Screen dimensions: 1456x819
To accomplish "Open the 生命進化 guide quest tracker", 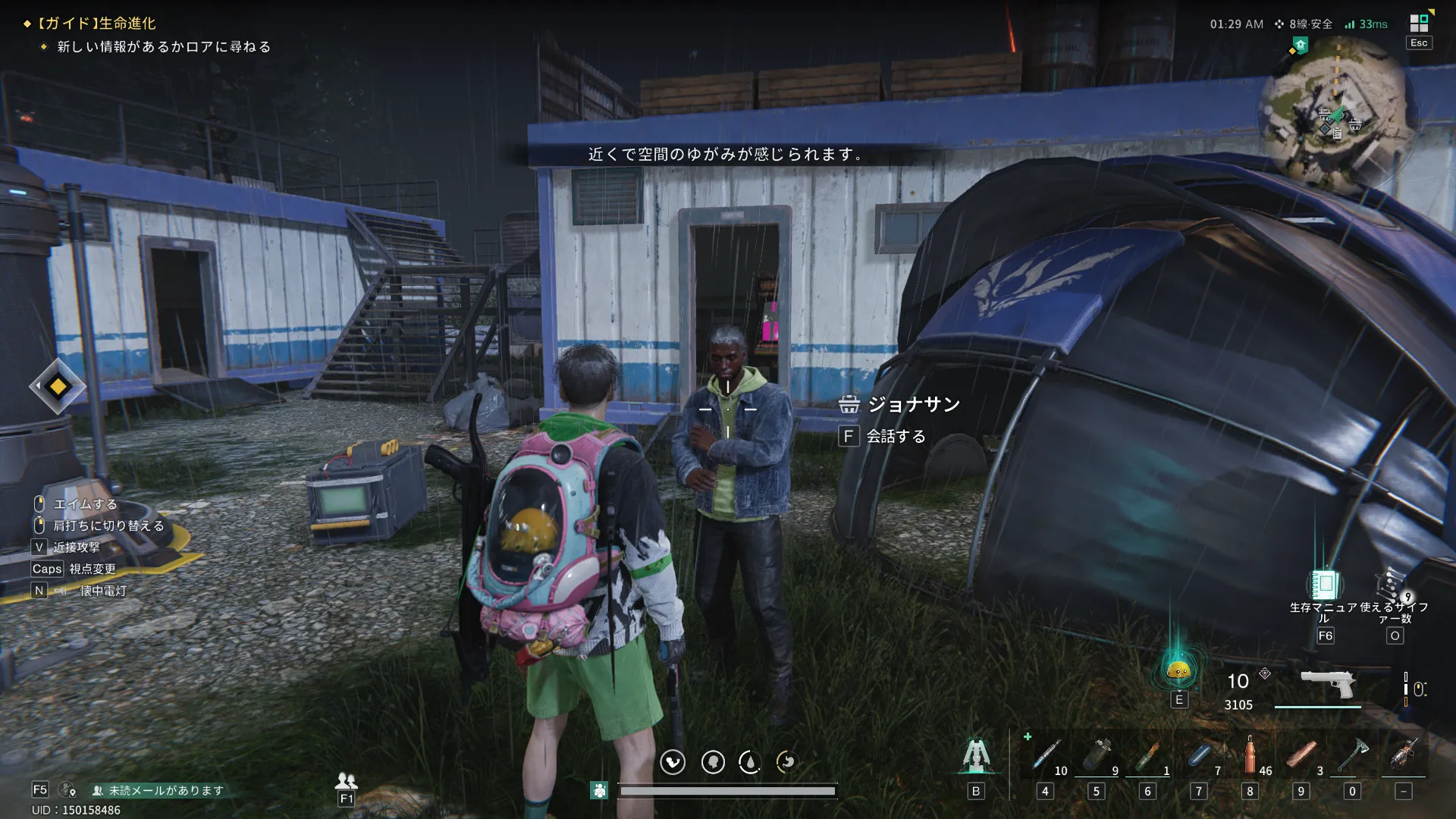I will (x=97, y=24).
